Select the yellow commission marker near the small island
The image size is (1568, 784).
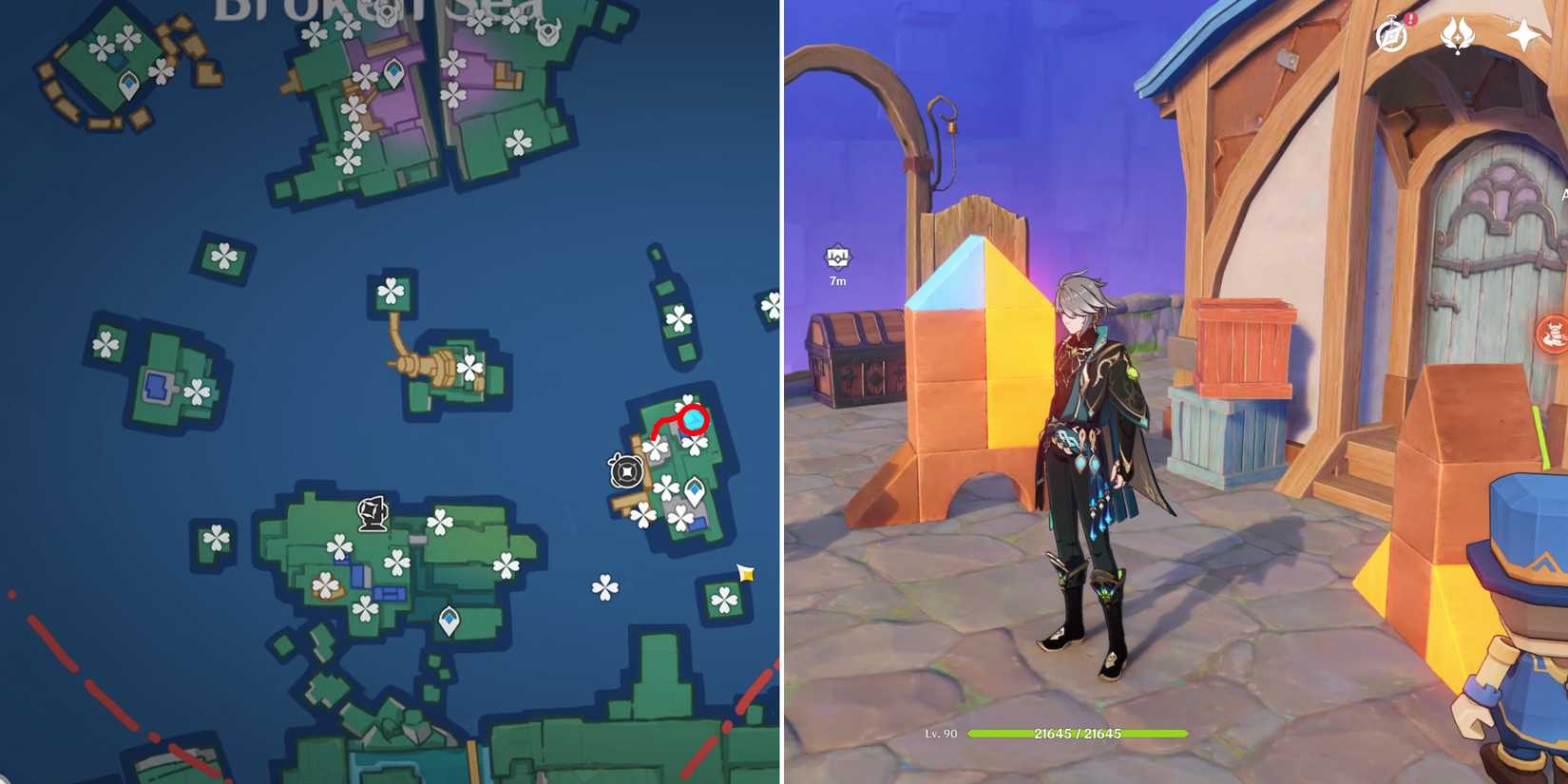point(745,572)
